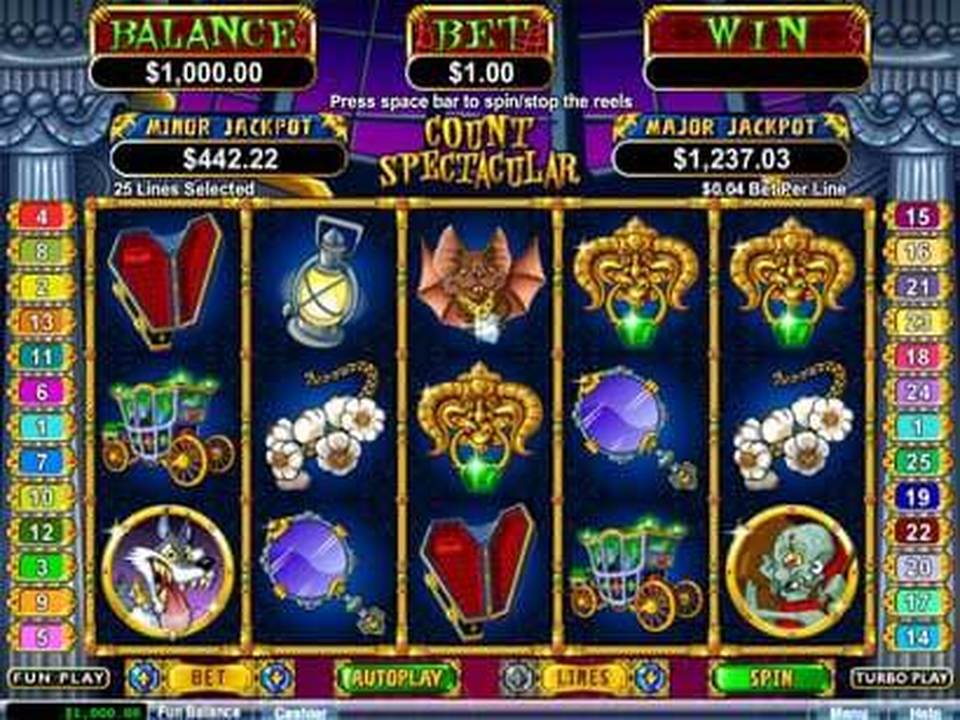
Task: Select payline number 4 marker
Action: [x=42, y=216]
